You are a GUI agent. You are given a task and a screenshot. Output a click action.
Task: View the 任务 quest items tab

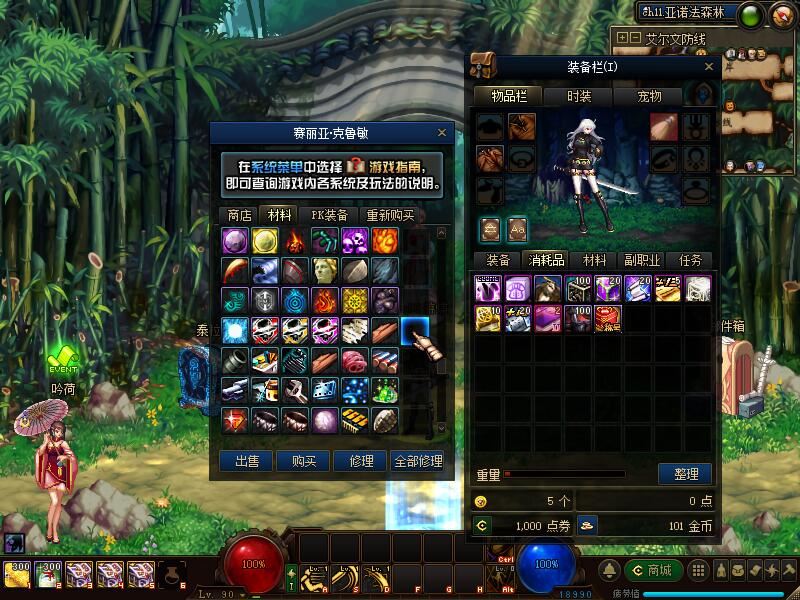[x=691, y=260]
